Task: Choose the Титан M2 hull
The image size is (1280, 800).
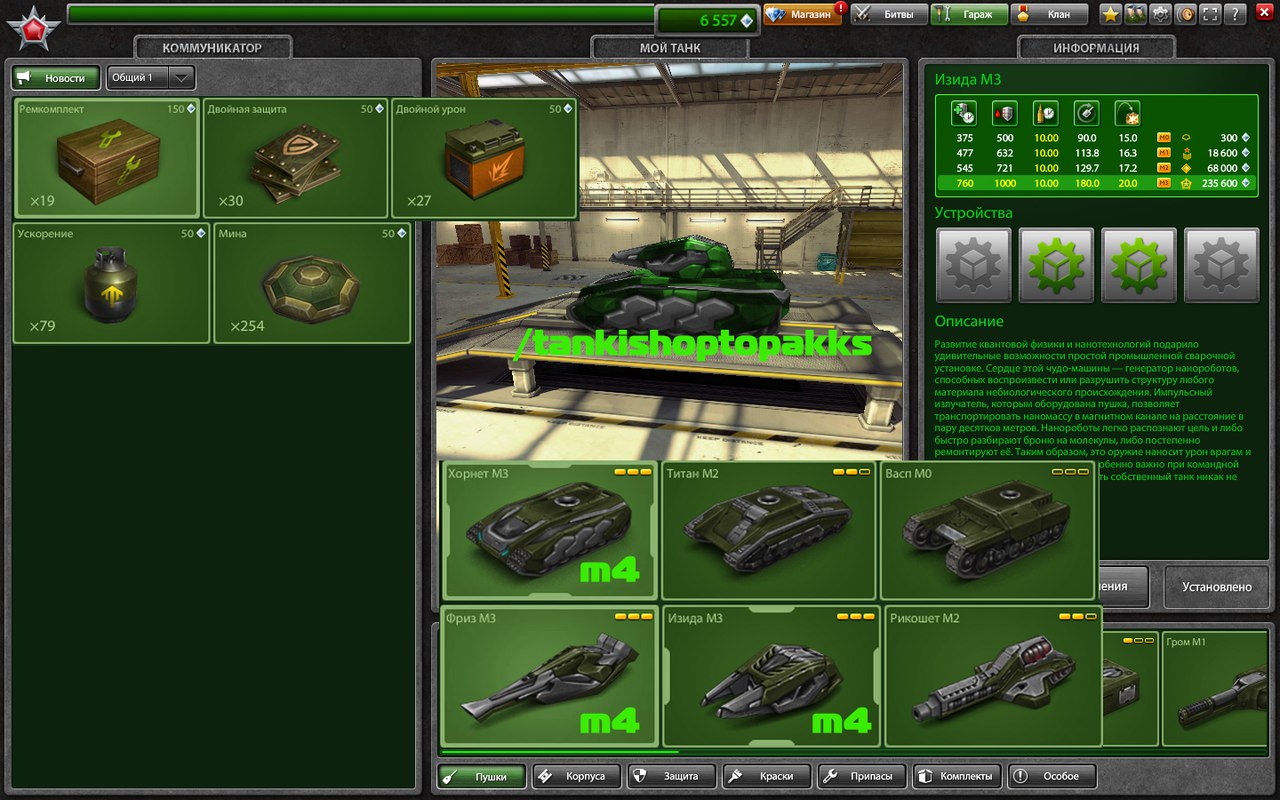Action: tap(768, 530)
